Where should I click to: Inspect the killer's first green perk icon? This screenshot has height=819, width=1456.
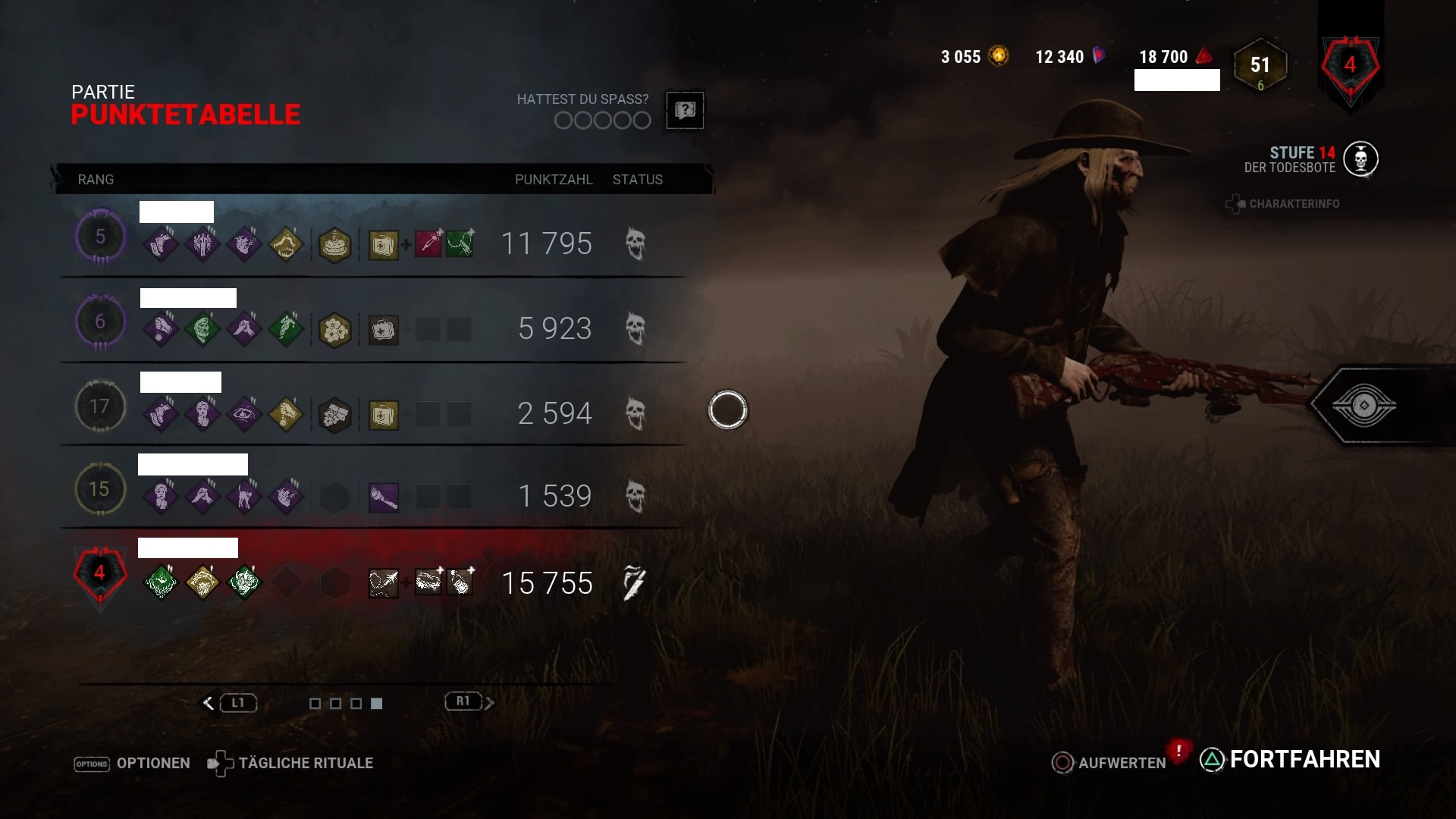tap(161, 582)
